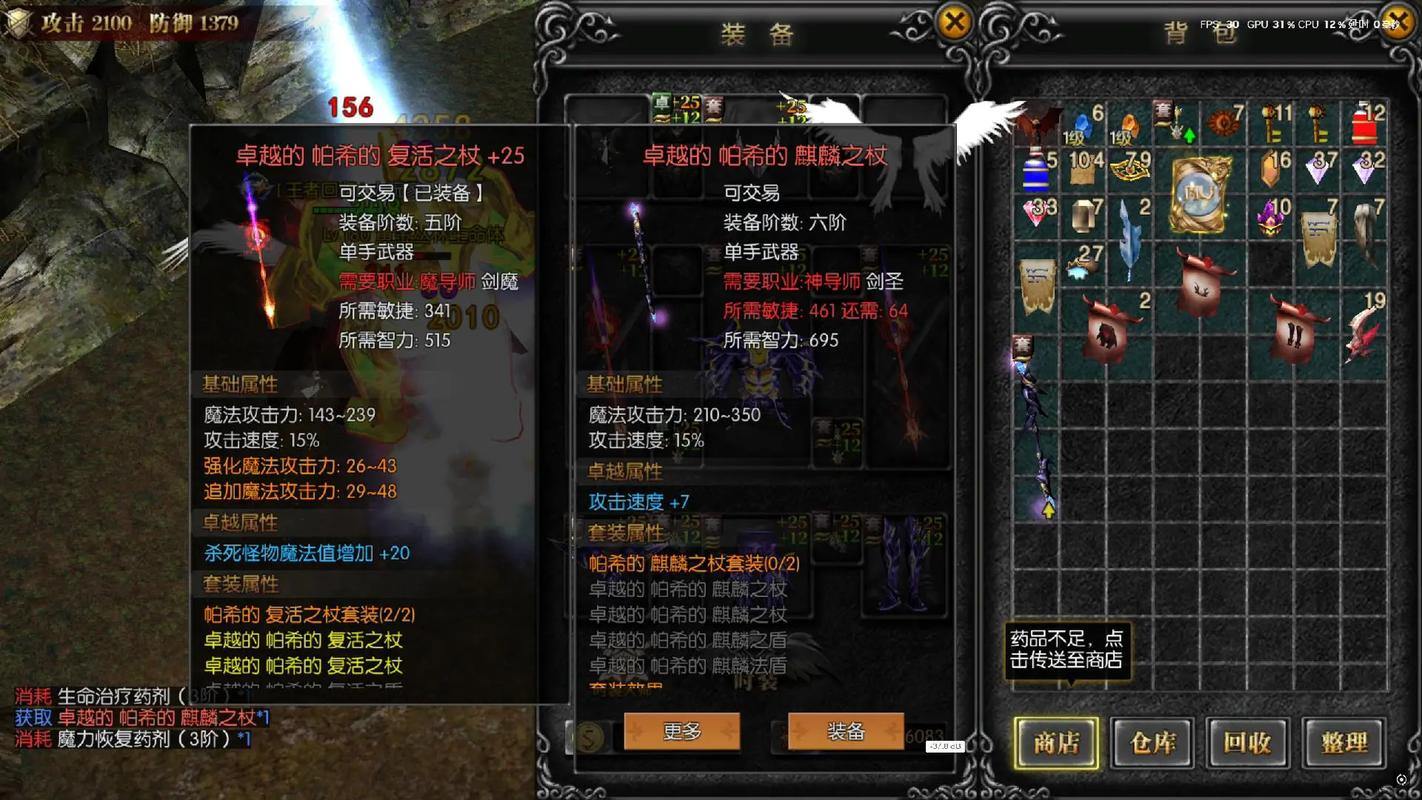Select the pink gem stack of 33
Screen dimensions: 1422x800
click(x=1032, y=215)
